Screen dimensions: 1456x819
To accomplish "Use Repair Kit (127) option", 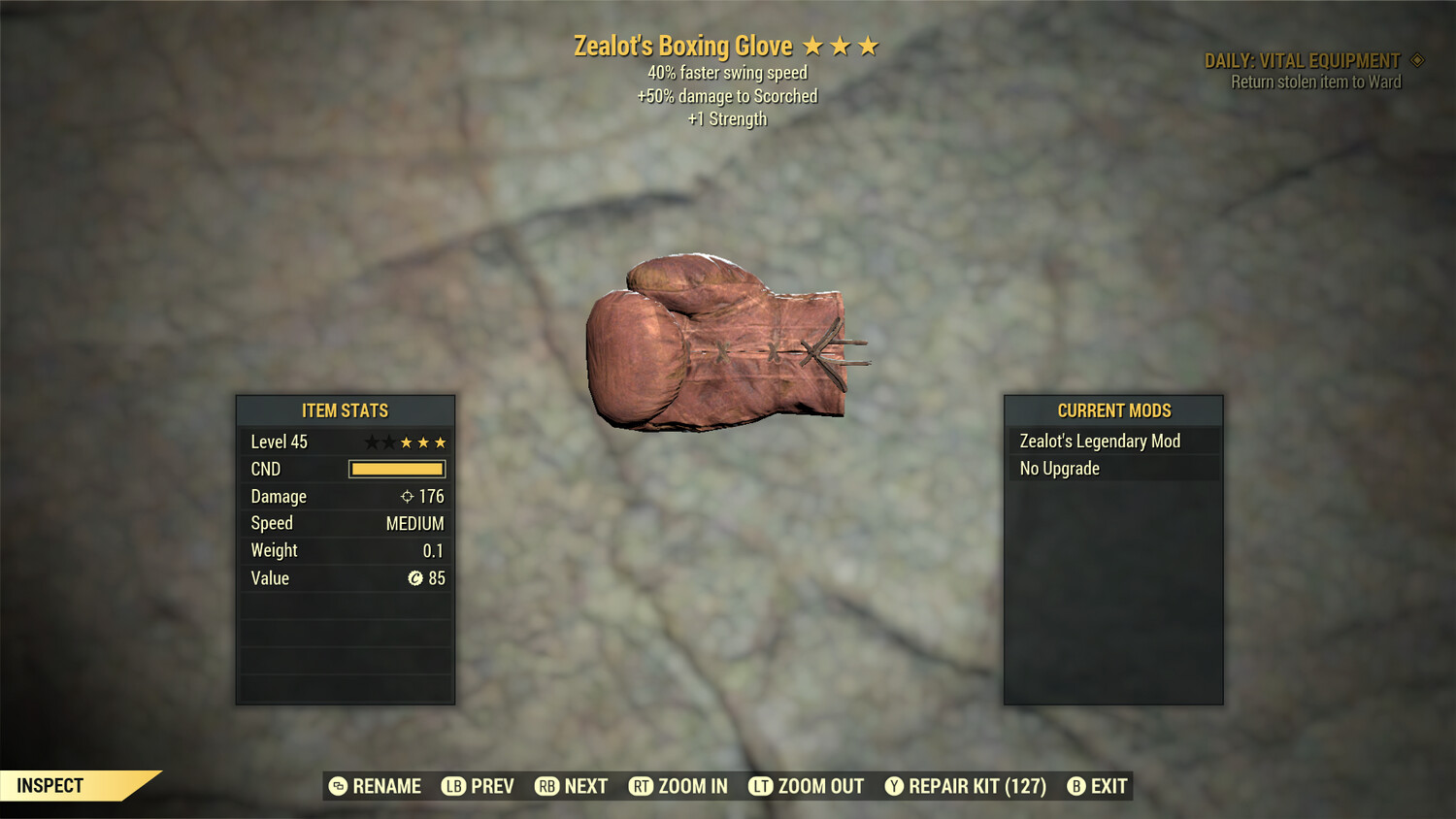I will [x=966, y=786].
